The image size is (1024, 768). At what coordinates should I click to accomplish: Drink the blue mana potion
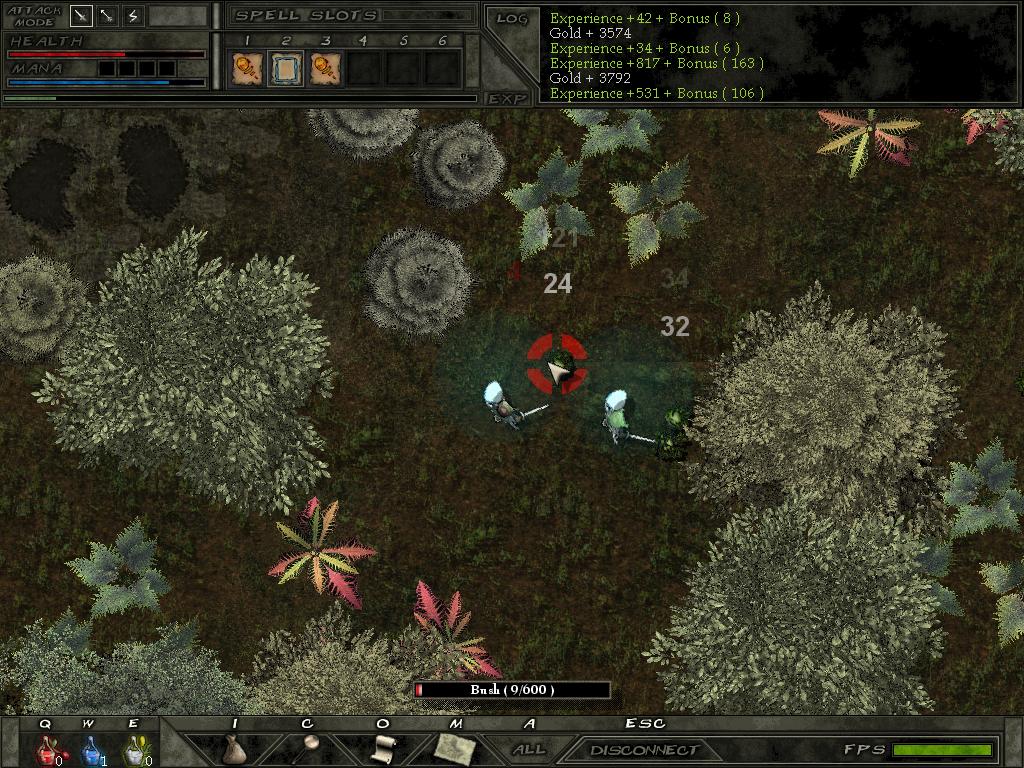[x=90, y=750]
